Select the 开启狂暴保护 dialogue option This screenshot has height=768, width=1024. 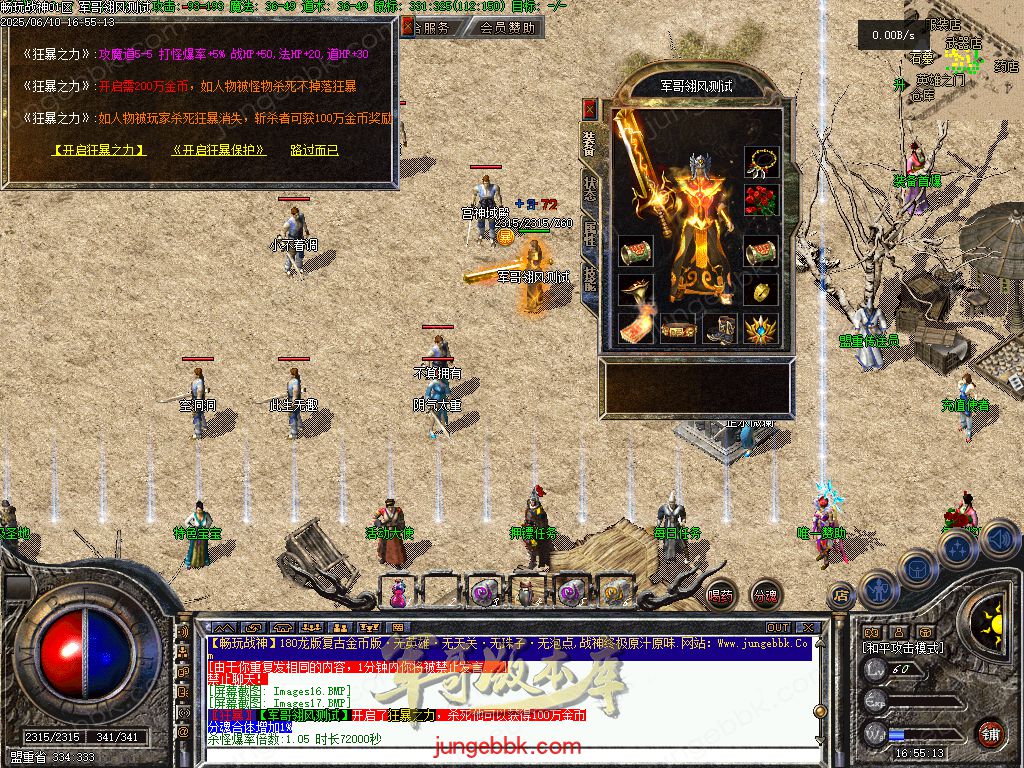coord(219,150)
